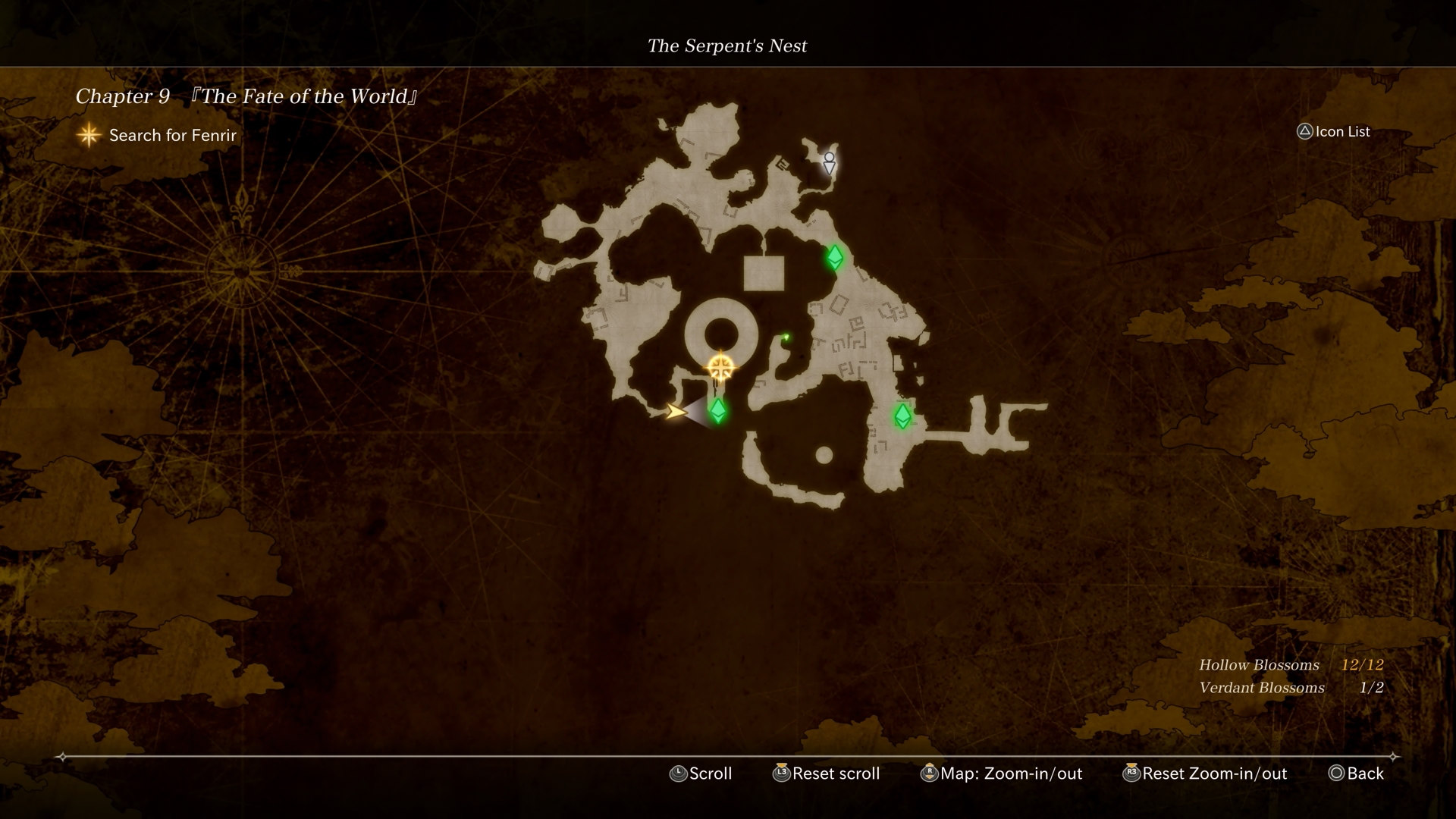1456x819 pixels.
Task: Open the Icon List overlay
Action: 1339,131
